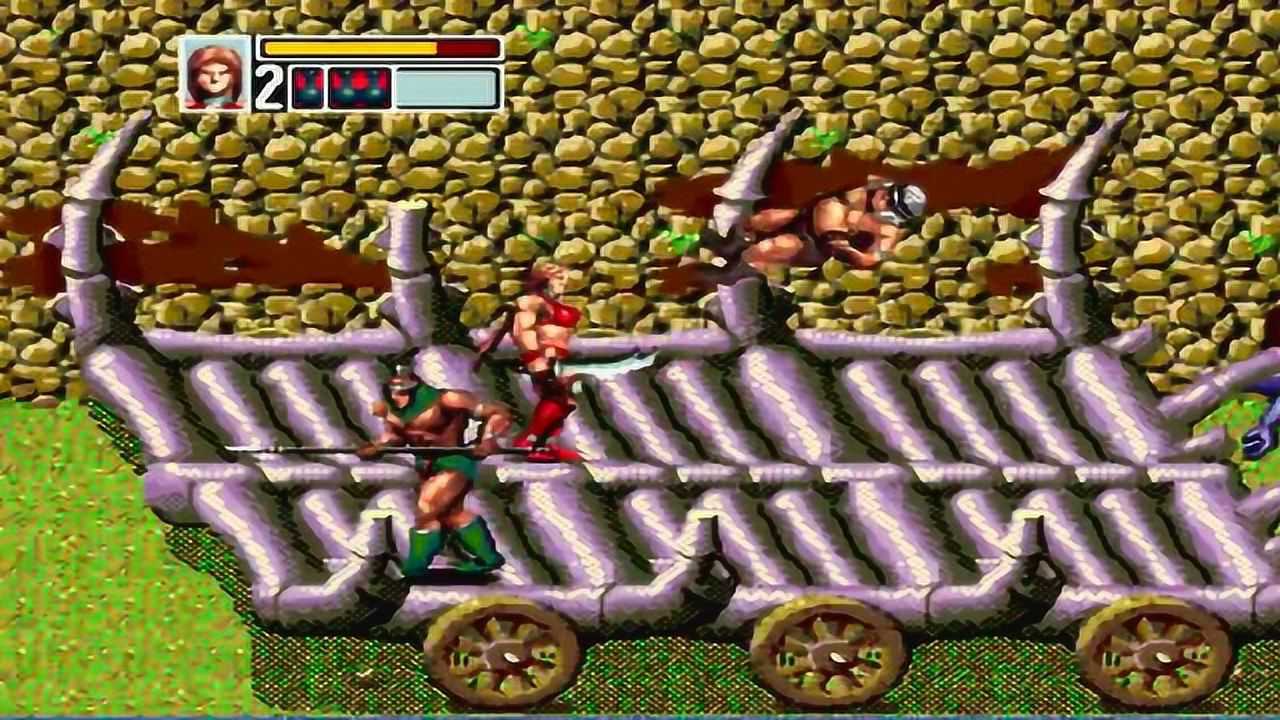1280x720 pixels.
Task: Select the two-potion magic slot
Action: (x=307, y=88)
